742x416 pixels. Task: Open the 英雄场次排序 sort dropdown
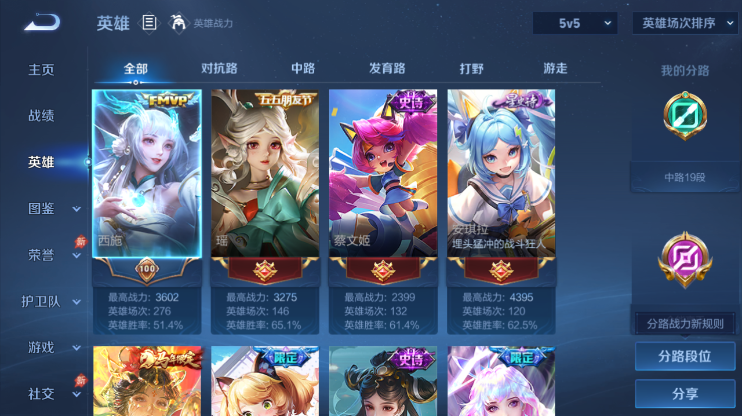click(x=685, y=23)
